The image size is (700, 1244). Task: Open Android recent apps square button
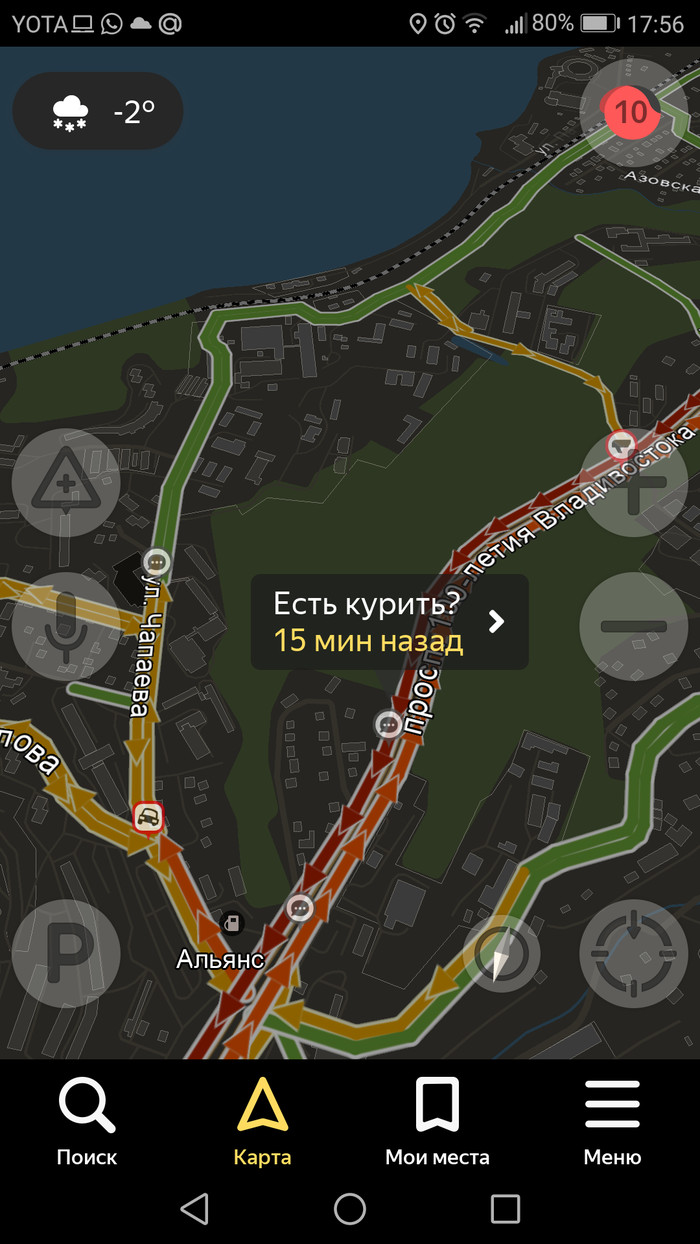[505, 1209]
